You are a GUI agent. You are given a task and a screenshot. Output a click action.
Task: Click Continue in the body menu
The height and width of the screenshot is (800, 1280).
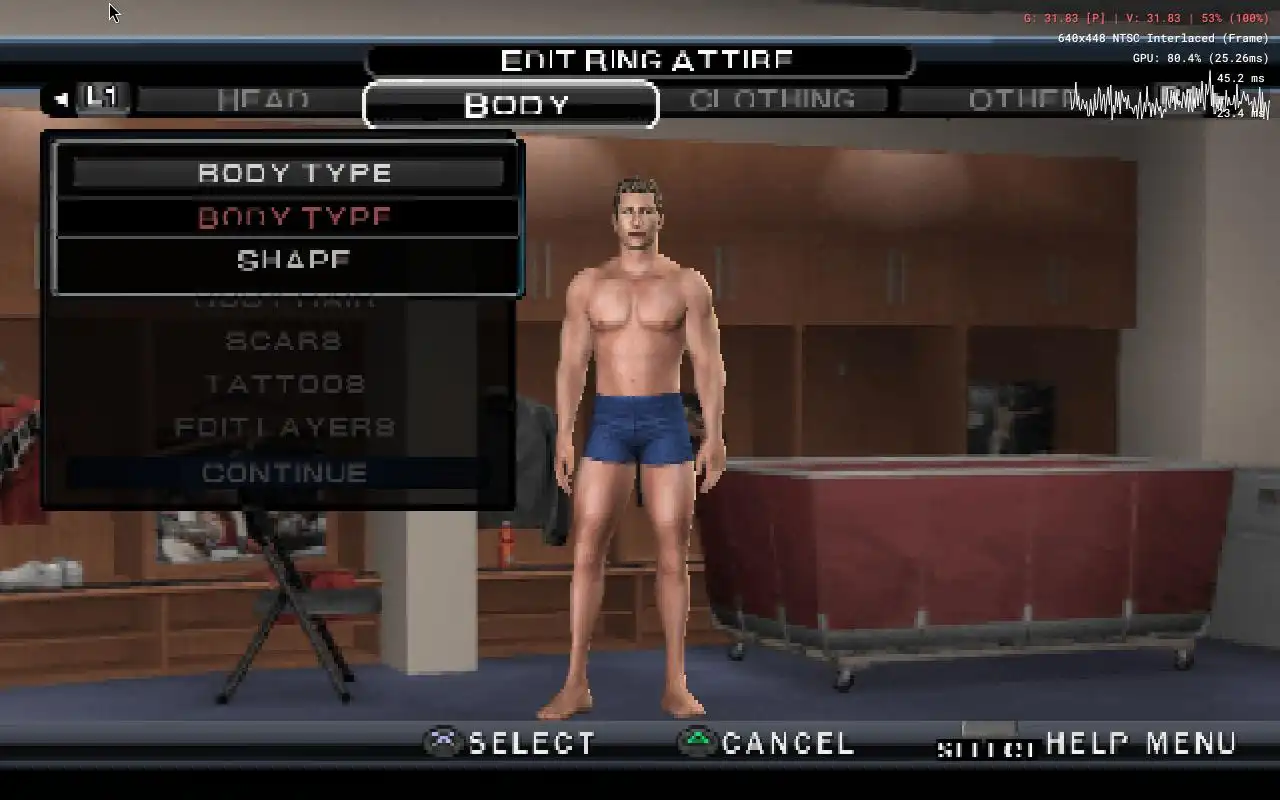[284, 472]
